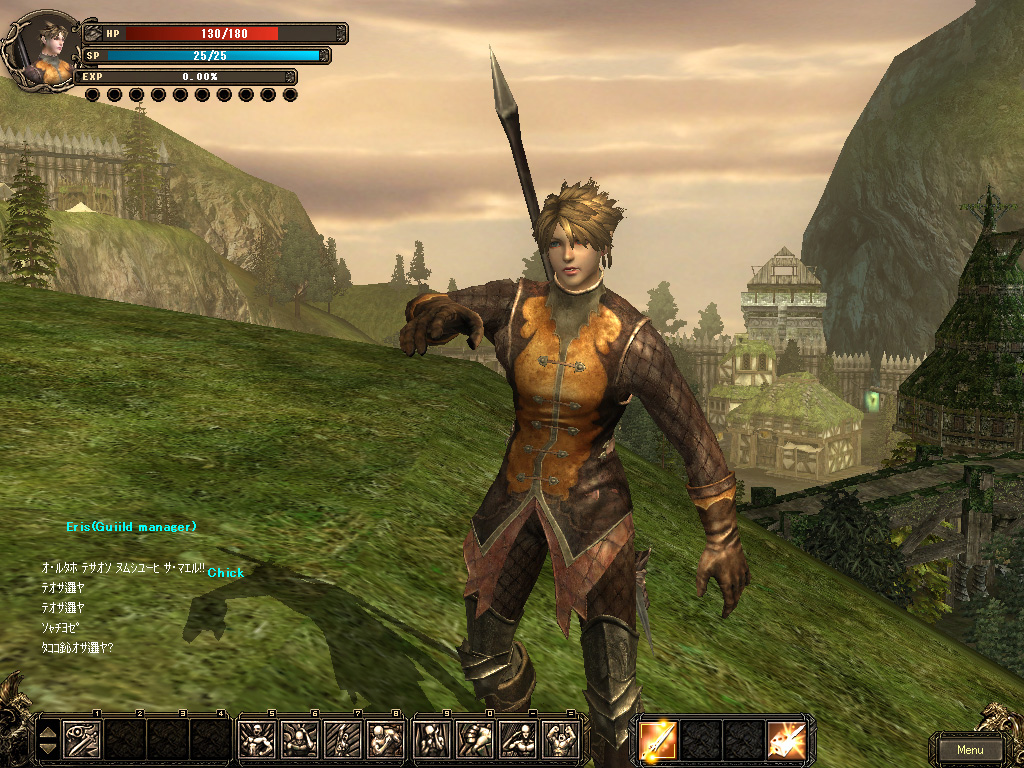Switch hotbar page with the up arrow
The width and height of the screenshot is (1024, 768).
[x=47, y=732]
